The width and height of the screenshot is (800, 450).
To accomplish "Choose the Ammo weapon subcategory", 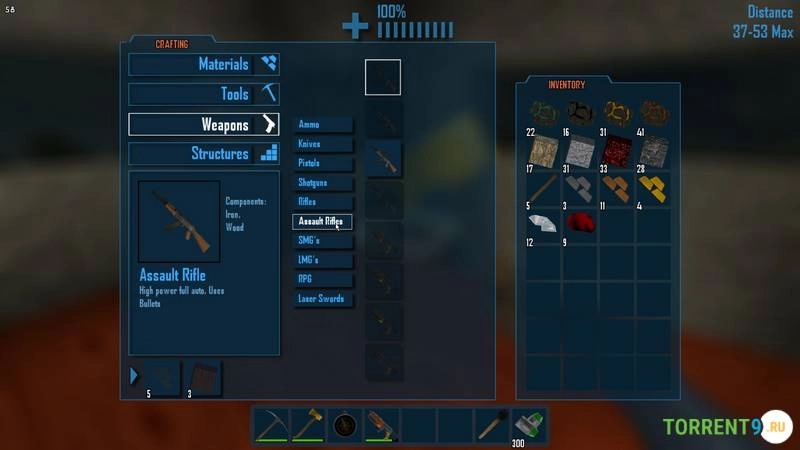I will click(324, 124).
